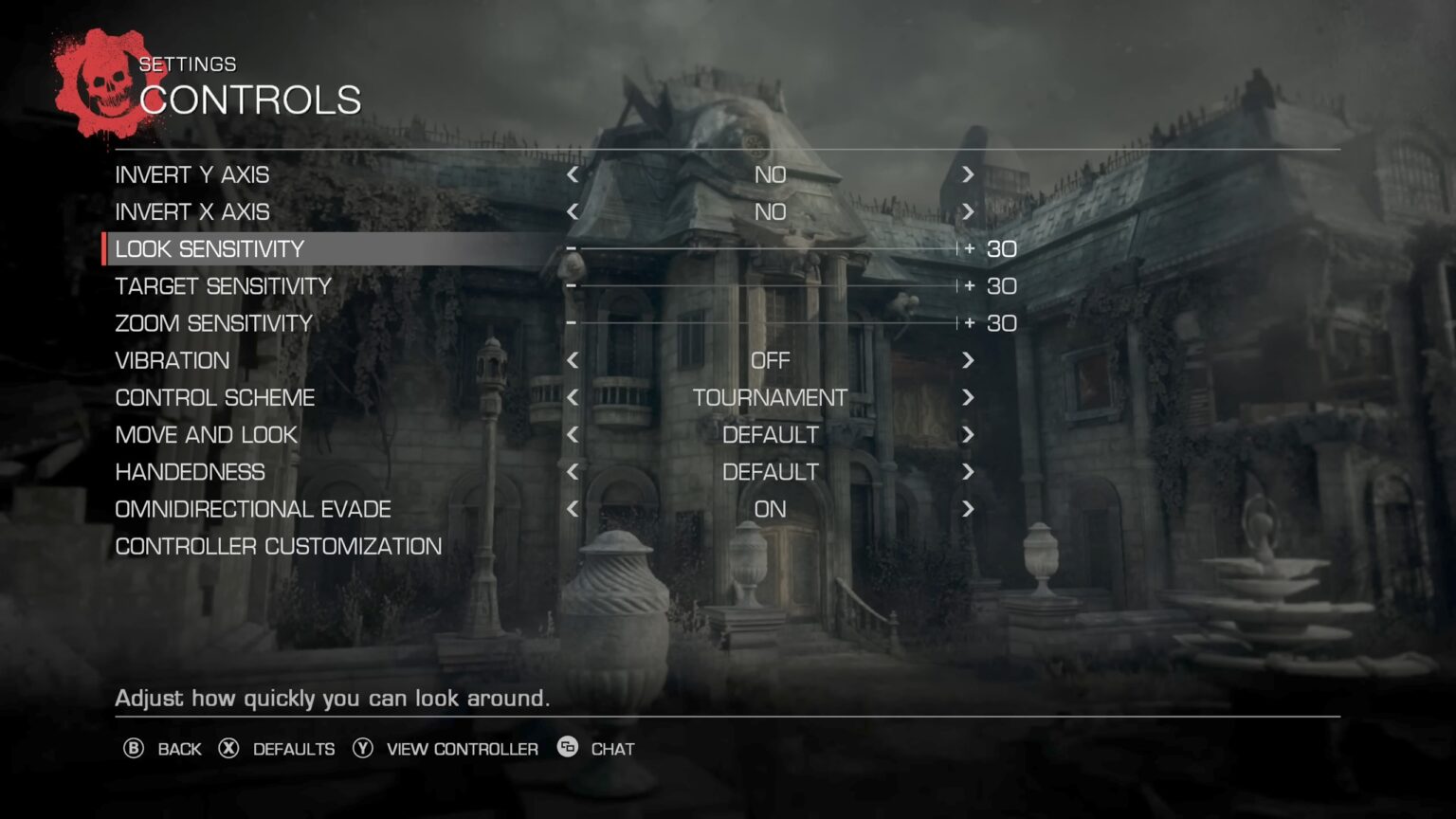Disable Omnidirectional Evade
Screen dimensions: 1456x819
click(x=573, y=509)
